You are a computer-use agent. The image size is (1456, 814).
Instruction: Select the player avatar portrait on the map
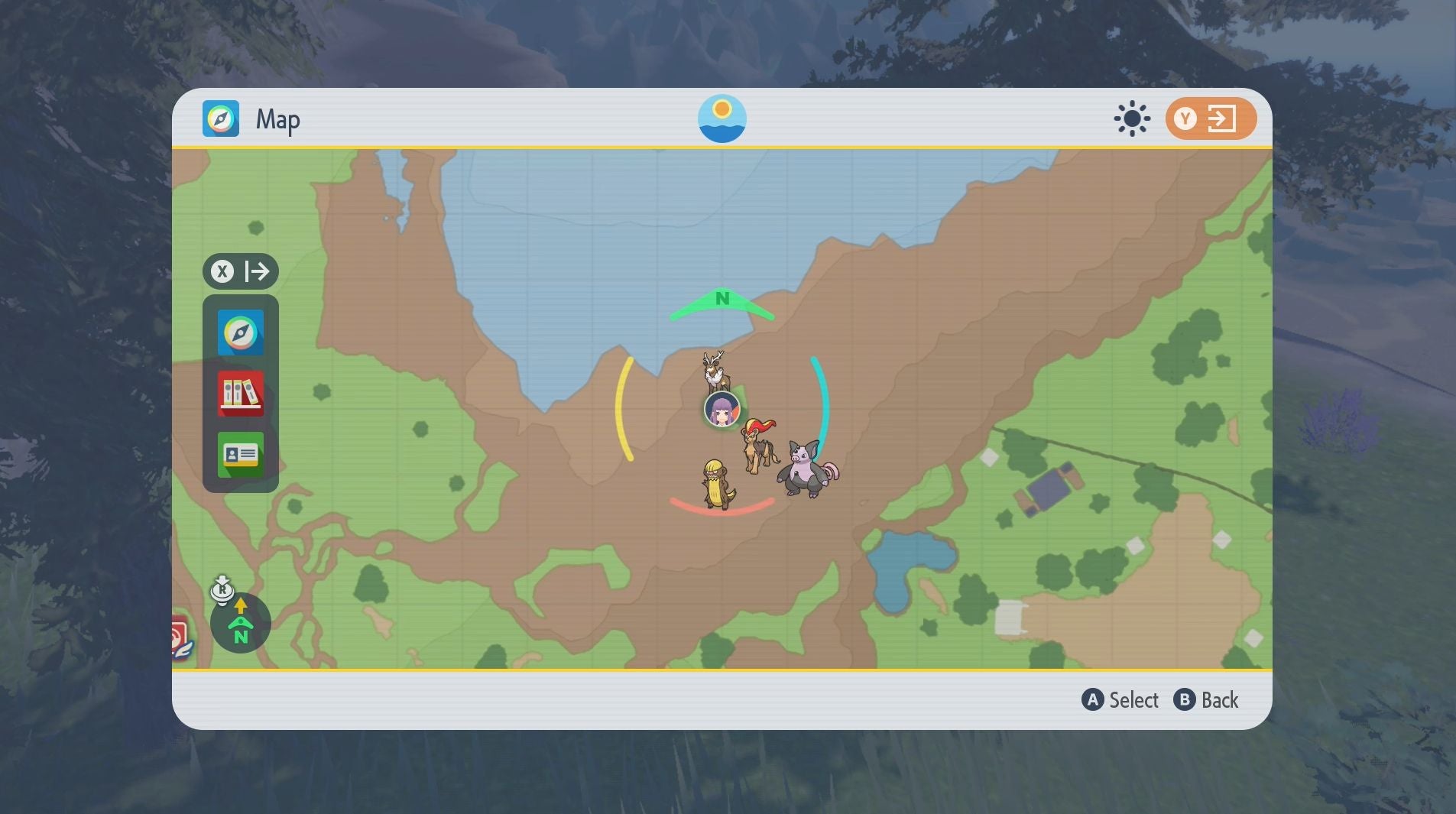coord(722,408)
